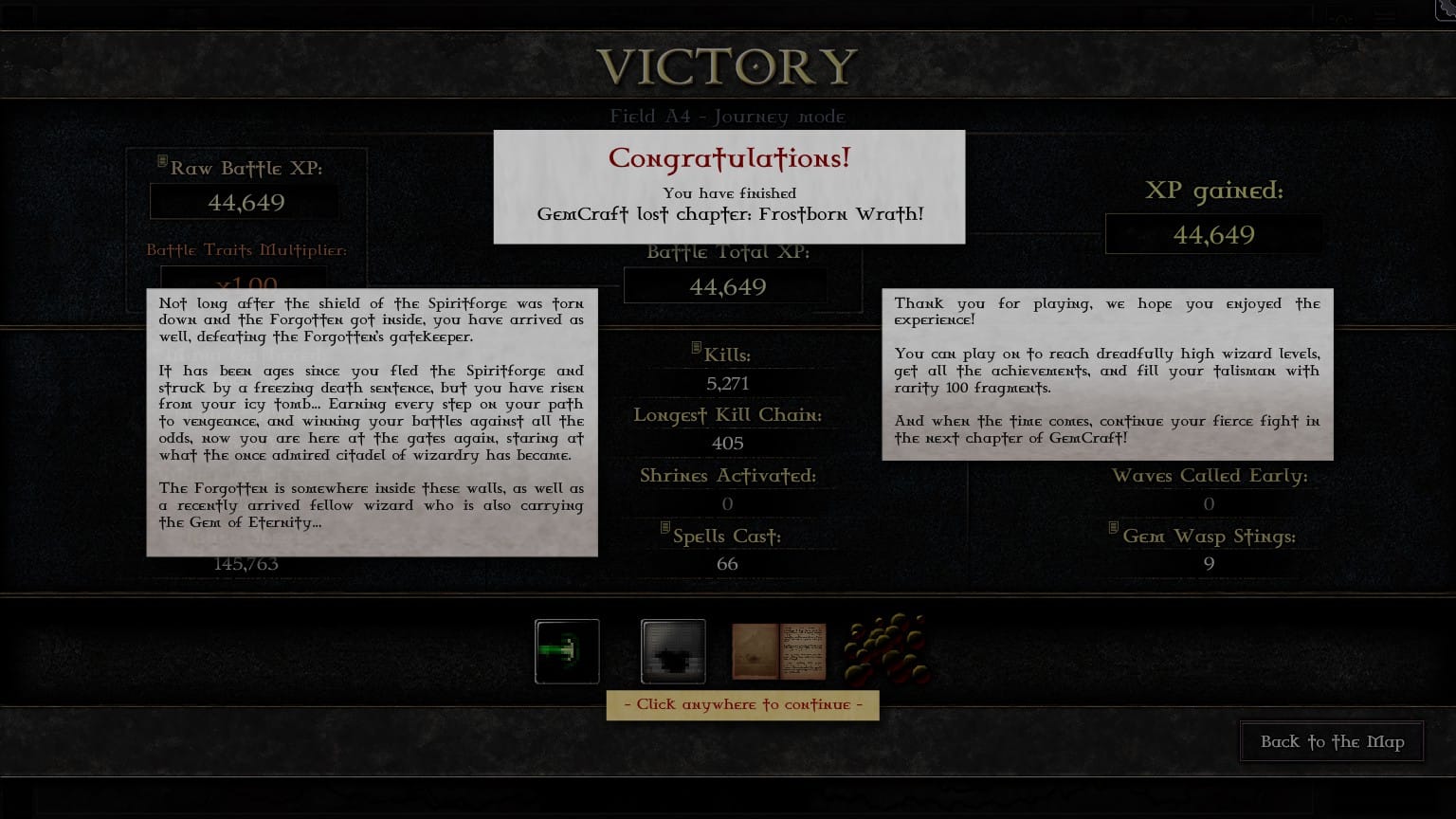The width and height of the screenshot is (1456, 819).
Task: Return with the Back to the Map button
Action: [x=1332, y=742]
